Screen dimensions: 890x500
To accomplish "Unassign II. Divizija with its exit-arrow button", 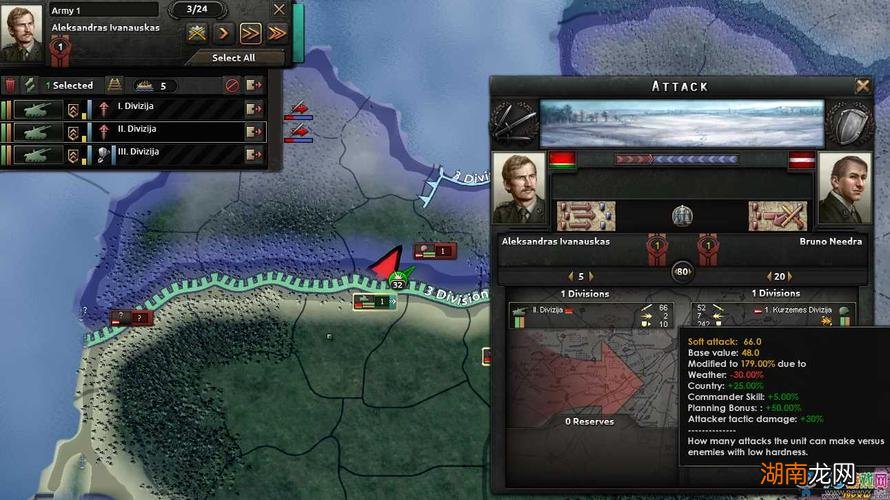I will (255, 131).
